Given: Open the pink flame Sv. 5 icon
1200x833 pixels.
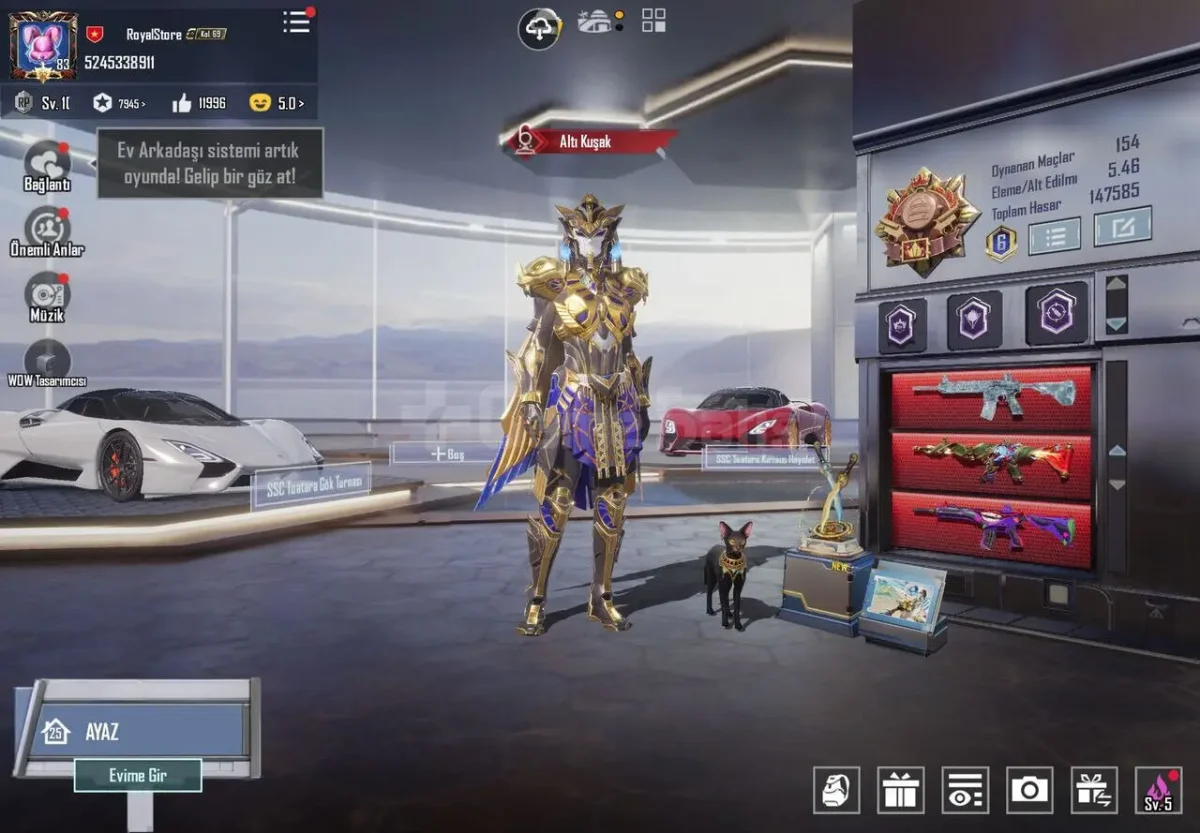Looking at the screenshot, I should pyautogui.click(x=1158, y=790).
